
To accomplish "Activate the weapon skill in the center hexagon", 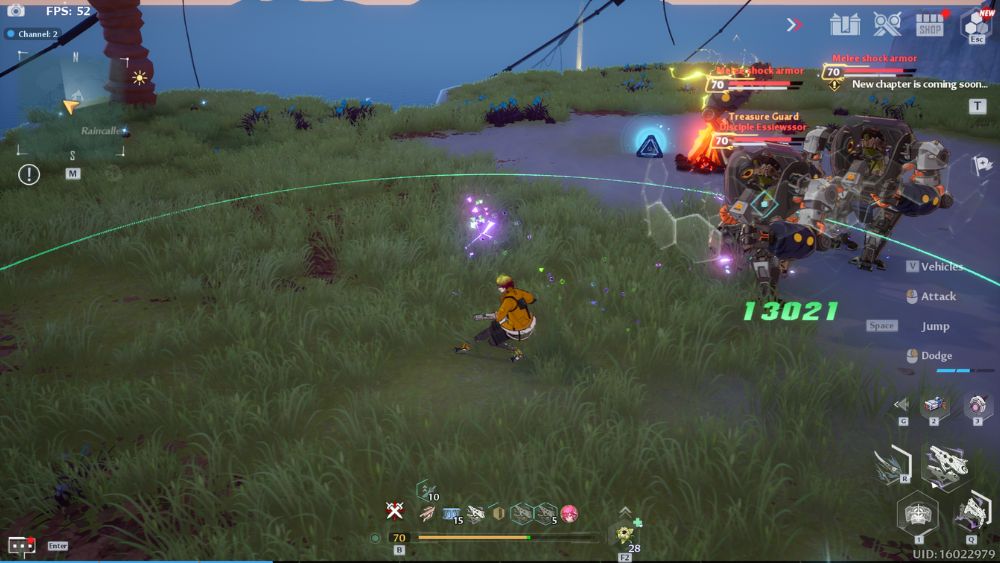I will pyautogui.click(x=943, y=464).
